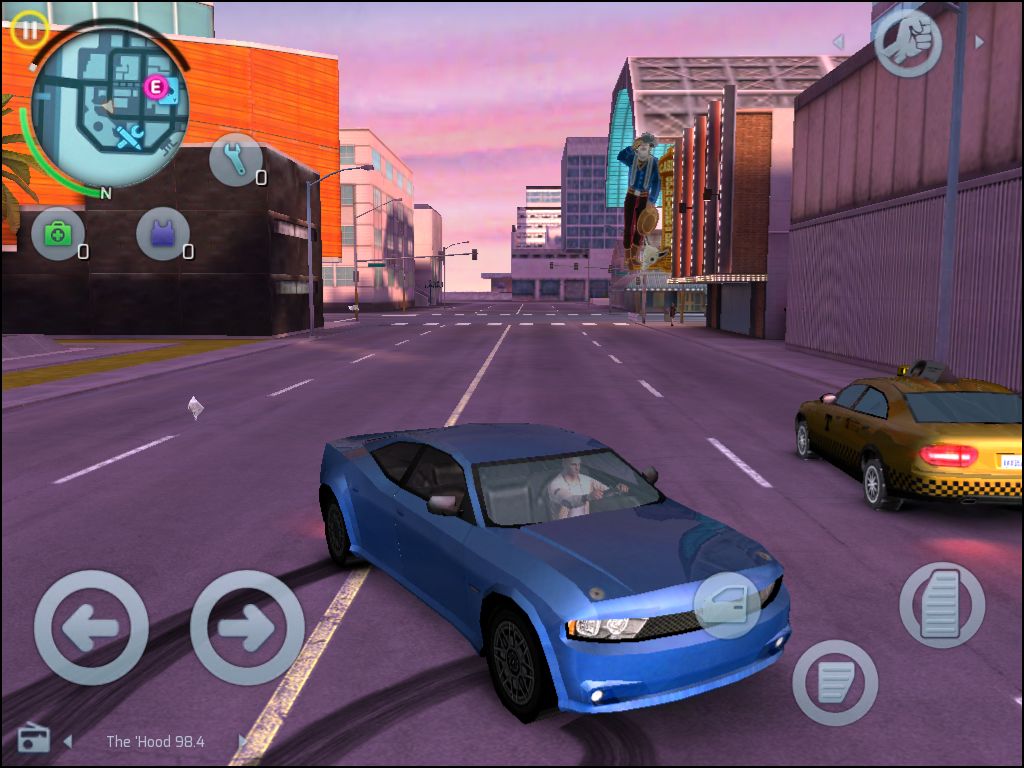Tap the car door exit vehicle button
Image resolution: width=1024 pixels, height=768 pixels.
click(x=727, y=604)
